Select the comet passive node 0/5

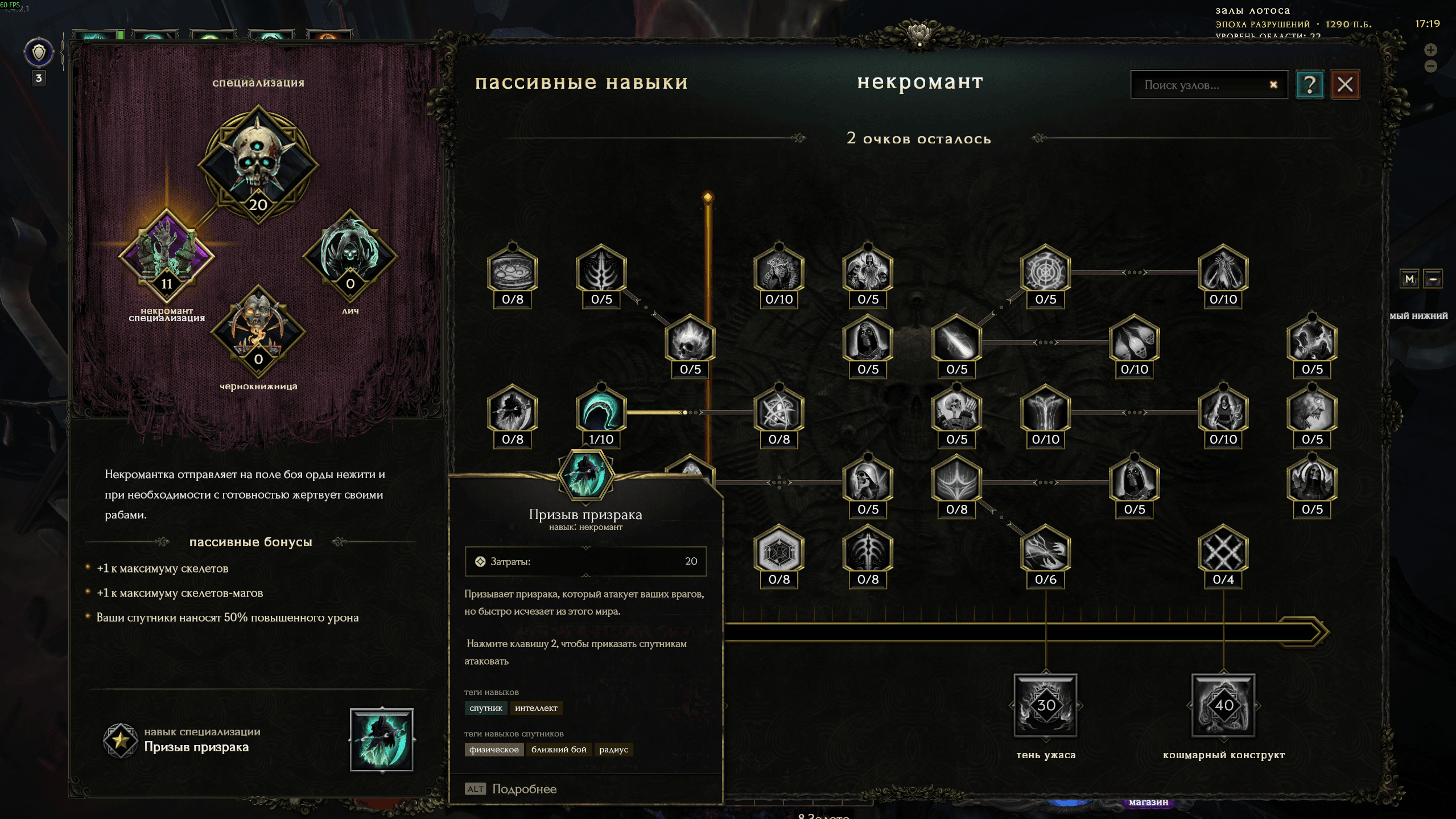pyautogui.click(x=956, y=343)
